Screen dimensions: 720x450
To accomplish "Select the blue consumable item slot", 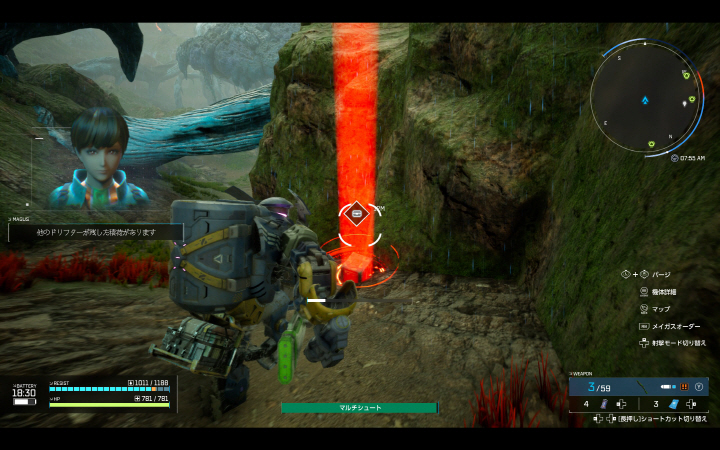I will [675, 405].
